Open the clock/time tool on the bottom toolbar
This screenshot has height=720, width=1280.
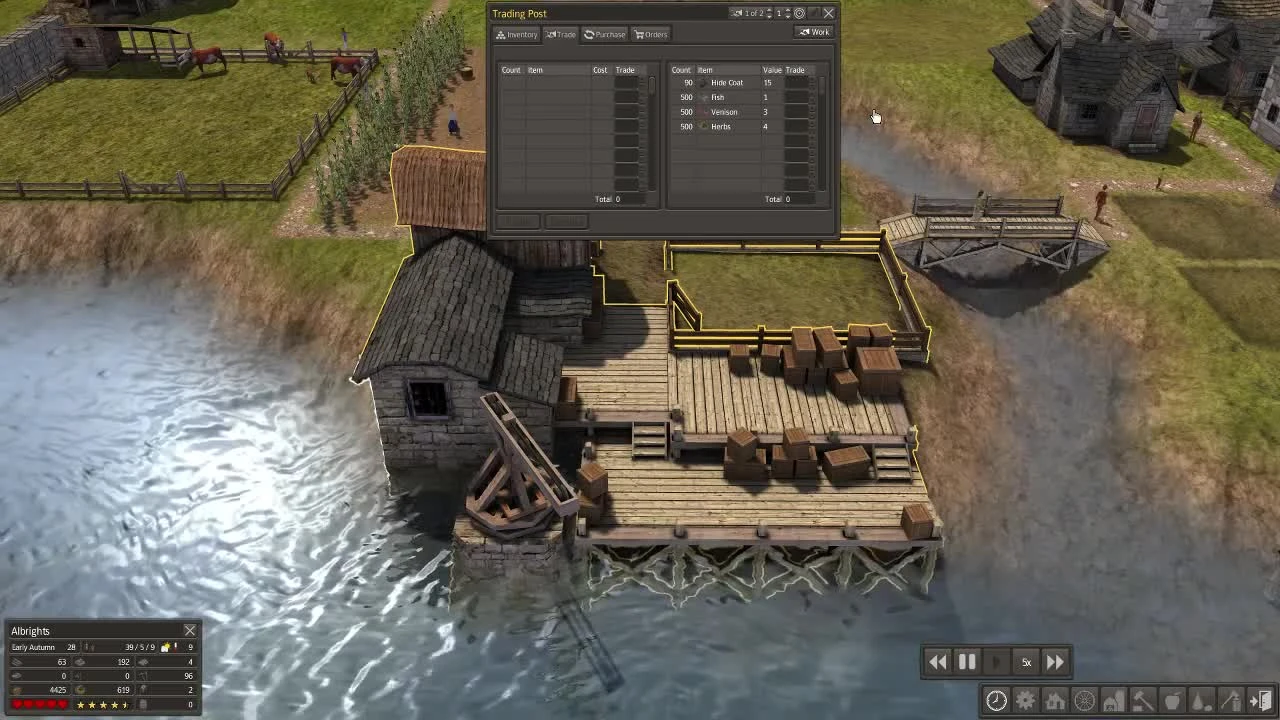pyautogui.click(x=996, y=700)
